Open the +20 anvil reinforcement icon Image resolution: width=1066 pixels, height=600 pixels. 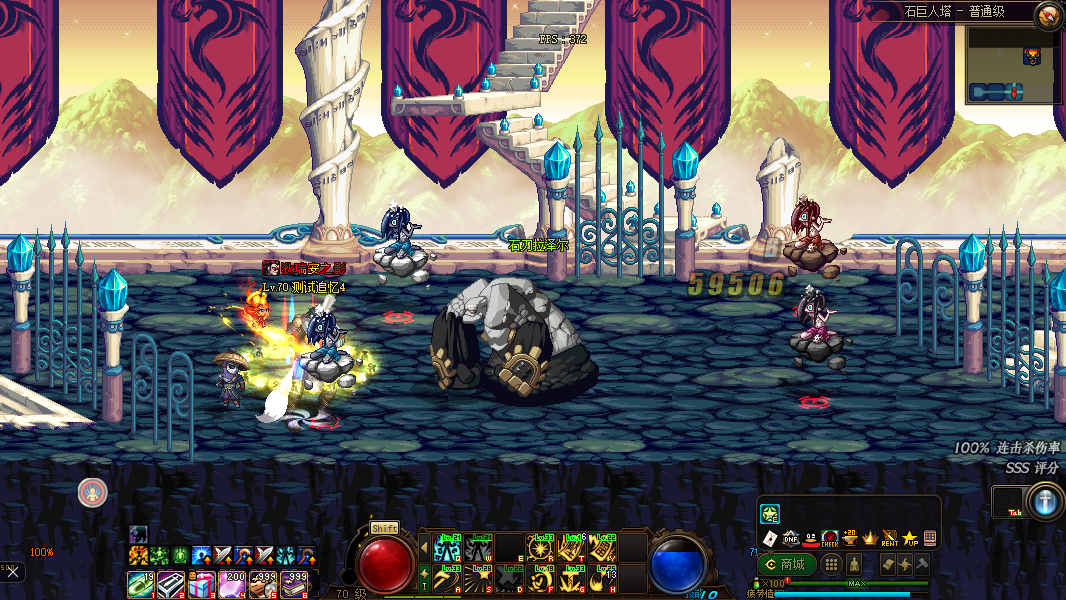[x=850, y=538]
